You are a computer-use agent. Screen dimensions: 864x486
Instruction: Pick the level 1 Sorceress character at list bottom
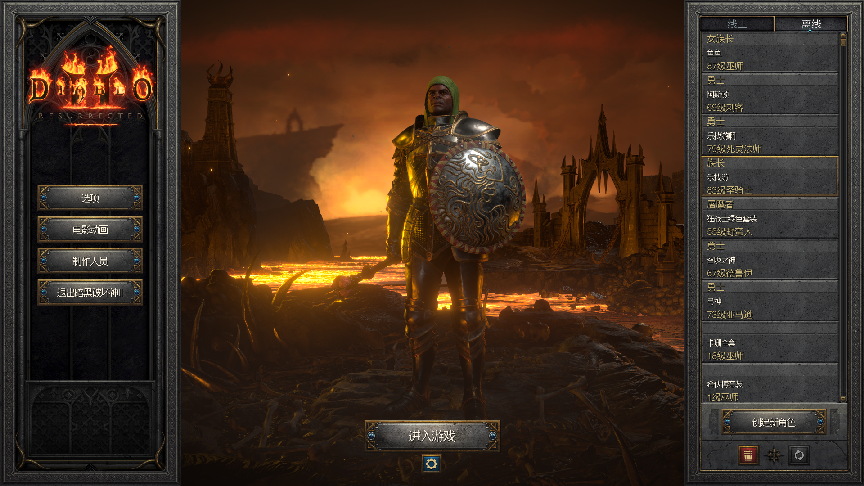coord(770,385)
